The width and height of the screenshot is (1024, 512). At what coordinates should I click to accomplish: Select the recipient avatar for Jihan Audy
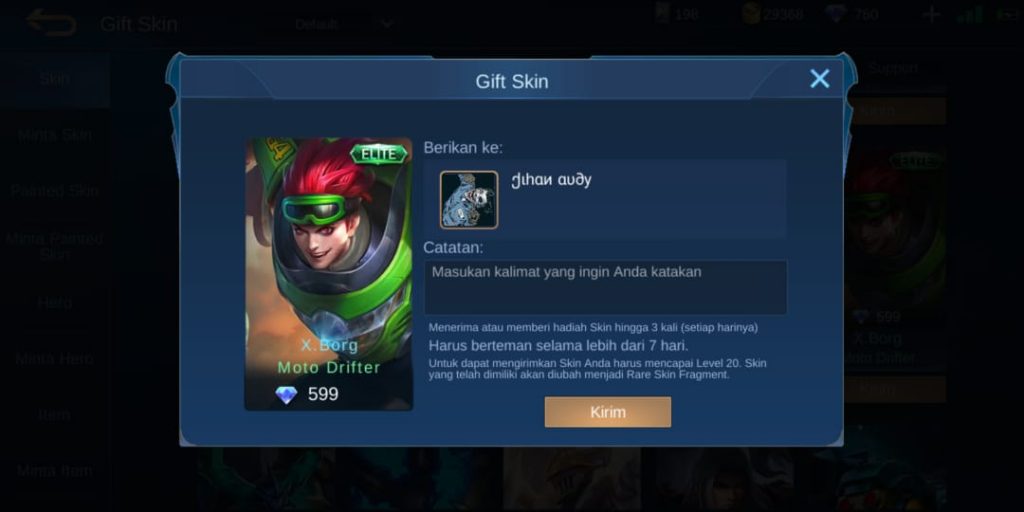tap(469, 200)
